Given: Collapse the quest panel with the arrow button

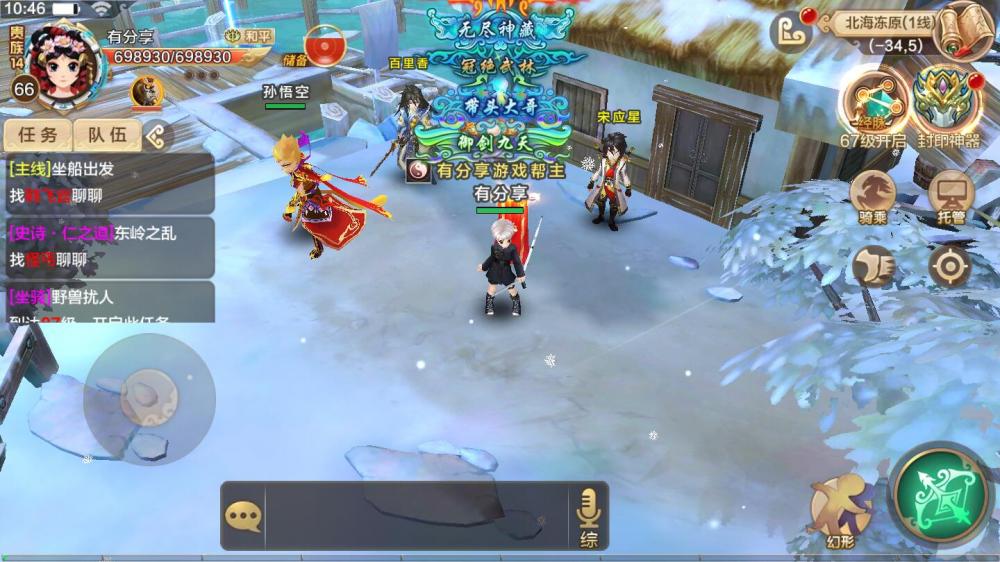Looking at the screenshot, I should click(156, 135).
